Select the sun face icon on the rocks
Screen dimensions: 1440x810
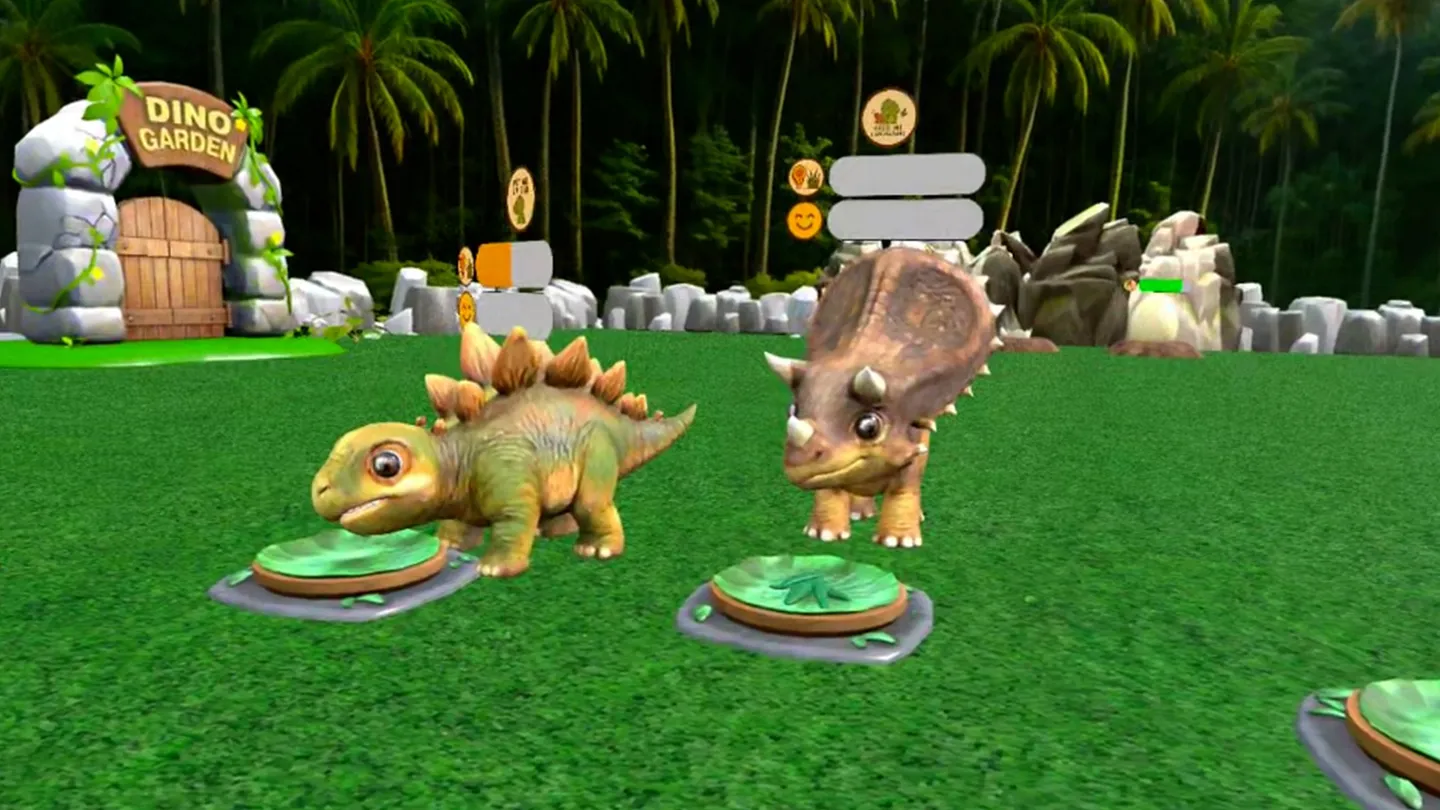pyautogui.click(x=465, y=306)
